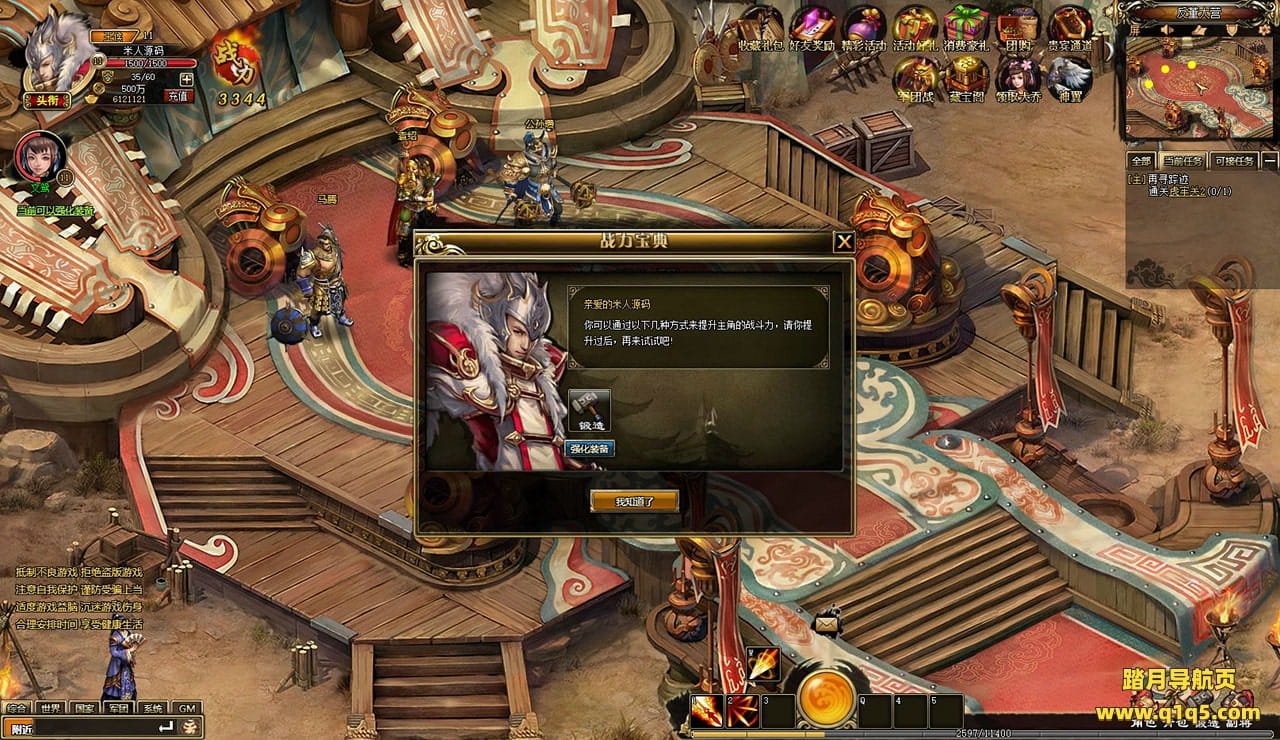1280x740 pixels.
Task: Confirm with the 我知道了 button
Action: (x=634, y=501)
